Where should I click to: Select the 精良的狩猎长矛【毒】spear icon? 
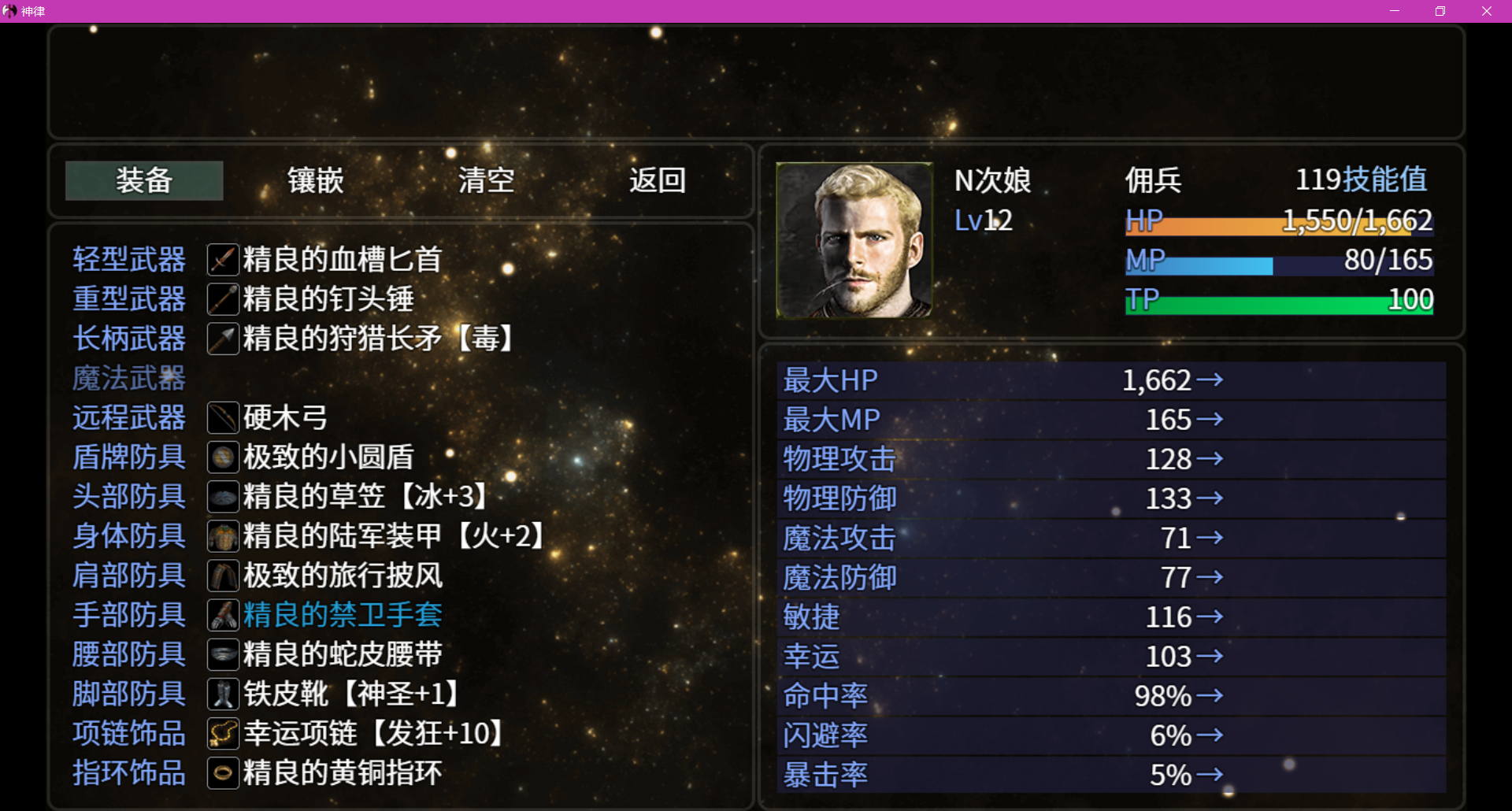223,339
